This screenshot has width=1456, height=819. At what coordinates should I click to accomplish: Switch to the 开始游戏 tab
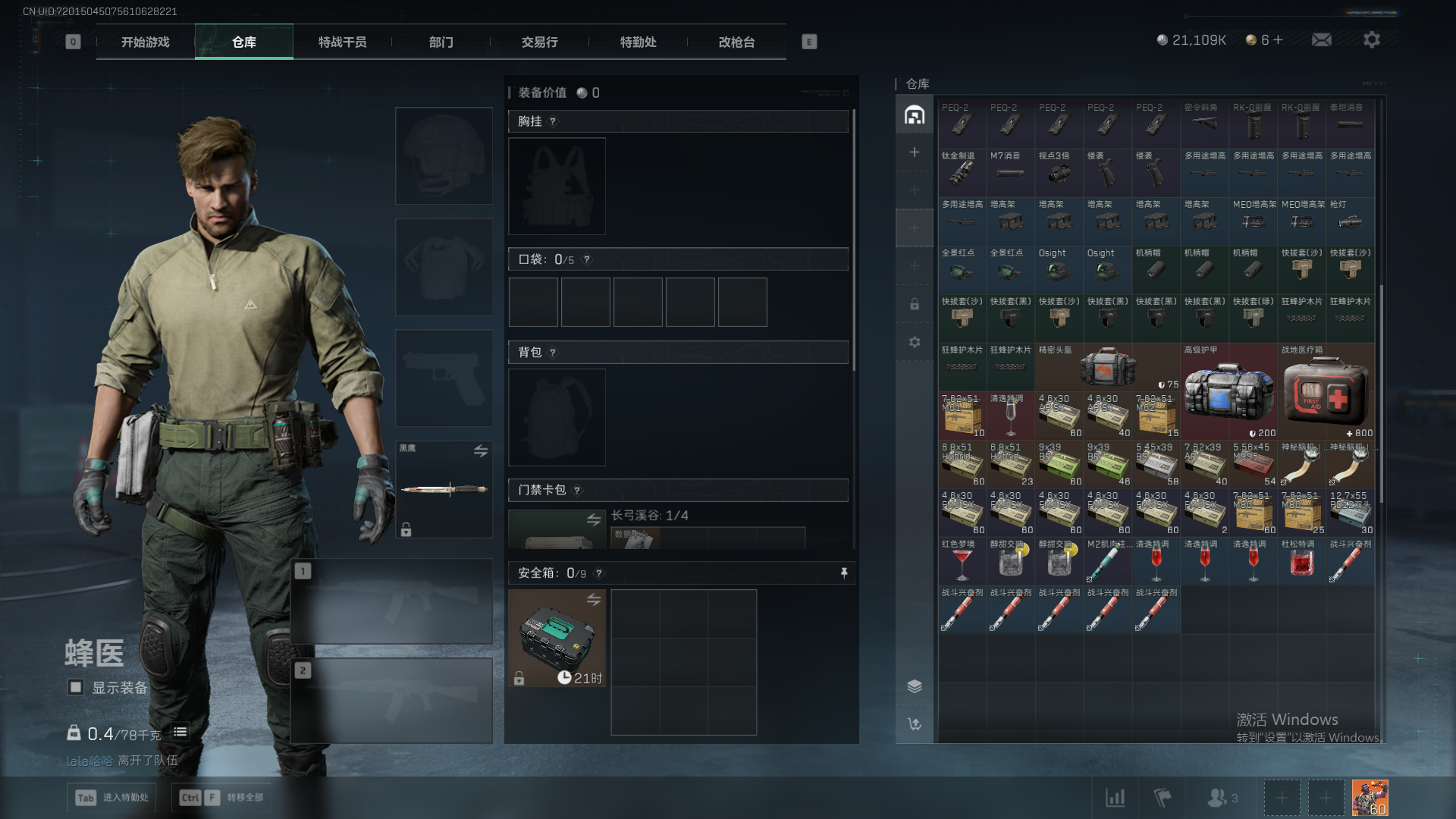click(145, 42)
